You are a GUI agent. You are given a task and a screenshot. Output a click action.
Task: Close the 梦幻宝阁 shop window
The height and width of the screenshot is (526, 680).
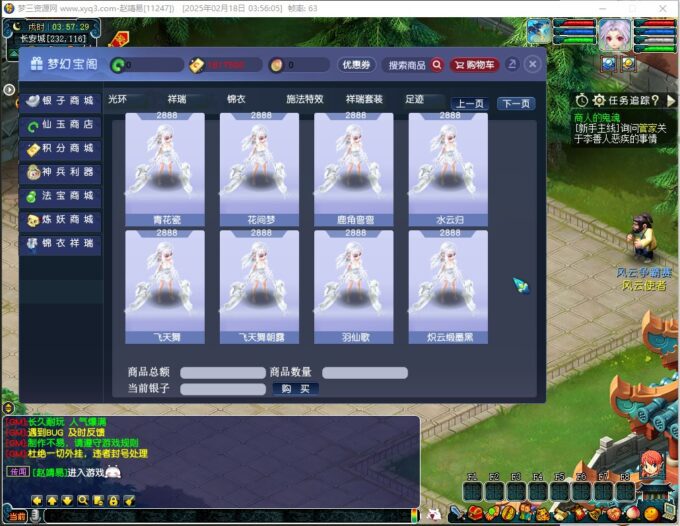point(532,64)
